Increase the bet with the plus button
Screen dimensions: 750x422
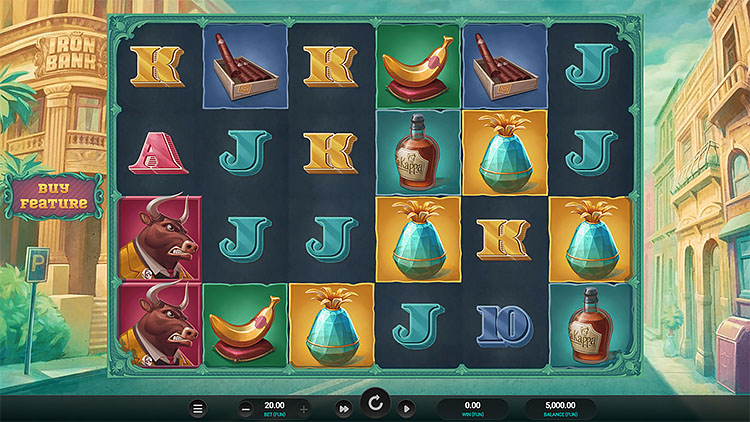click(304, 408)
